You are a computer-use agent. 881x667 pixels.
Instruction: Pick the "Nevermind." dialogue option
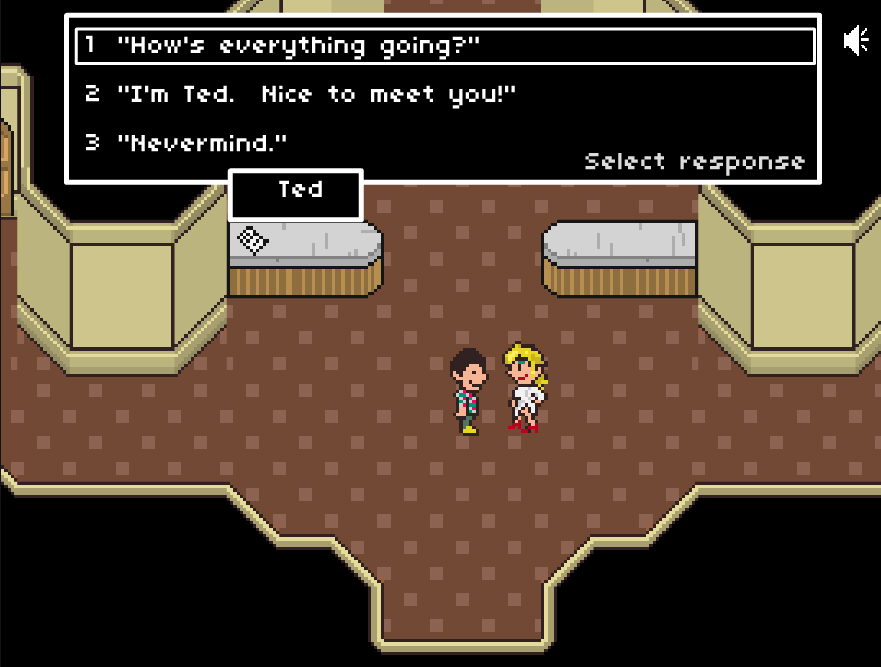pyautogui.click(x=202, y=143)
